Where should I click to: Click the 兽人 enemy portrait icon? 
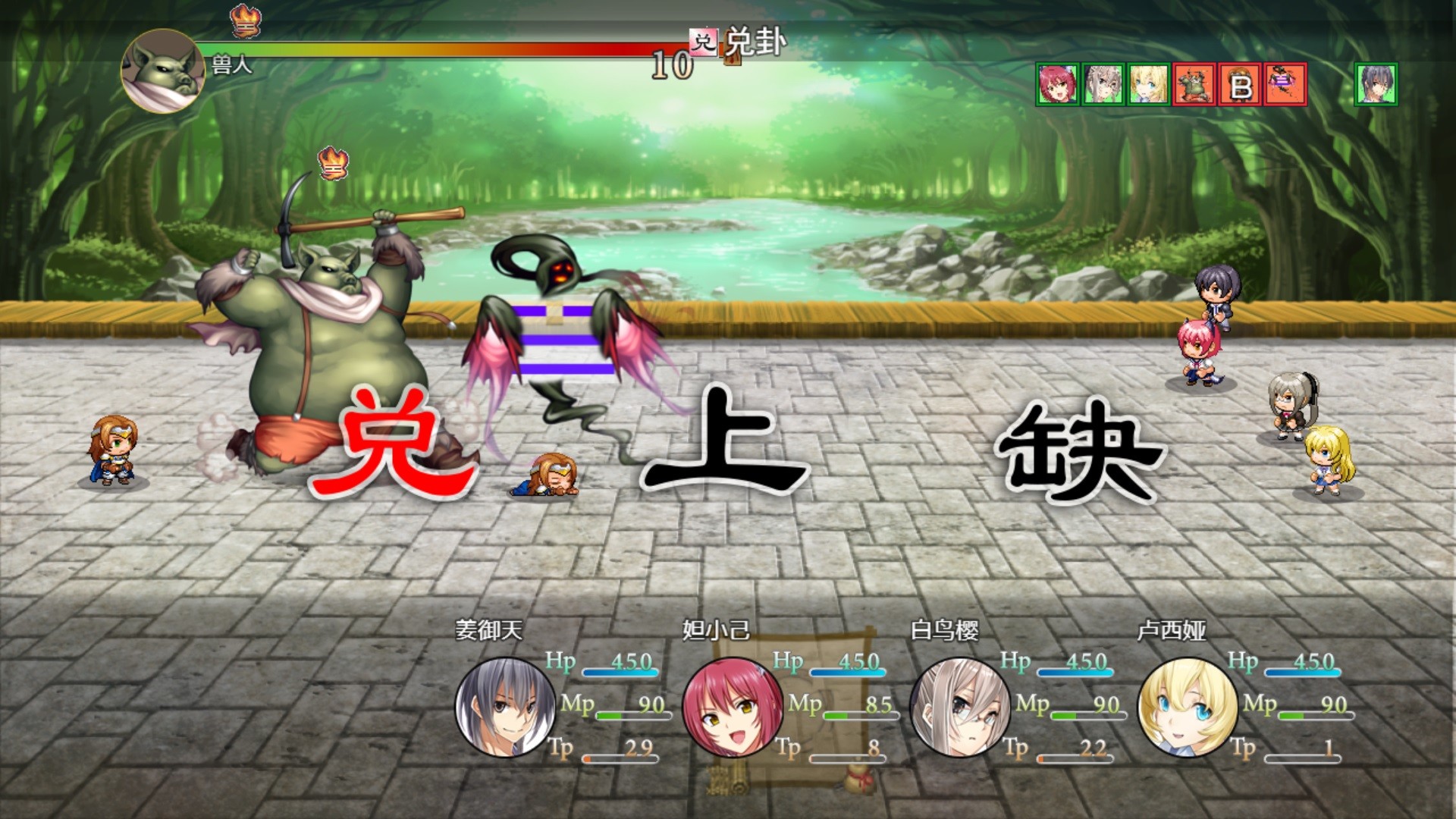pos(163,72)
